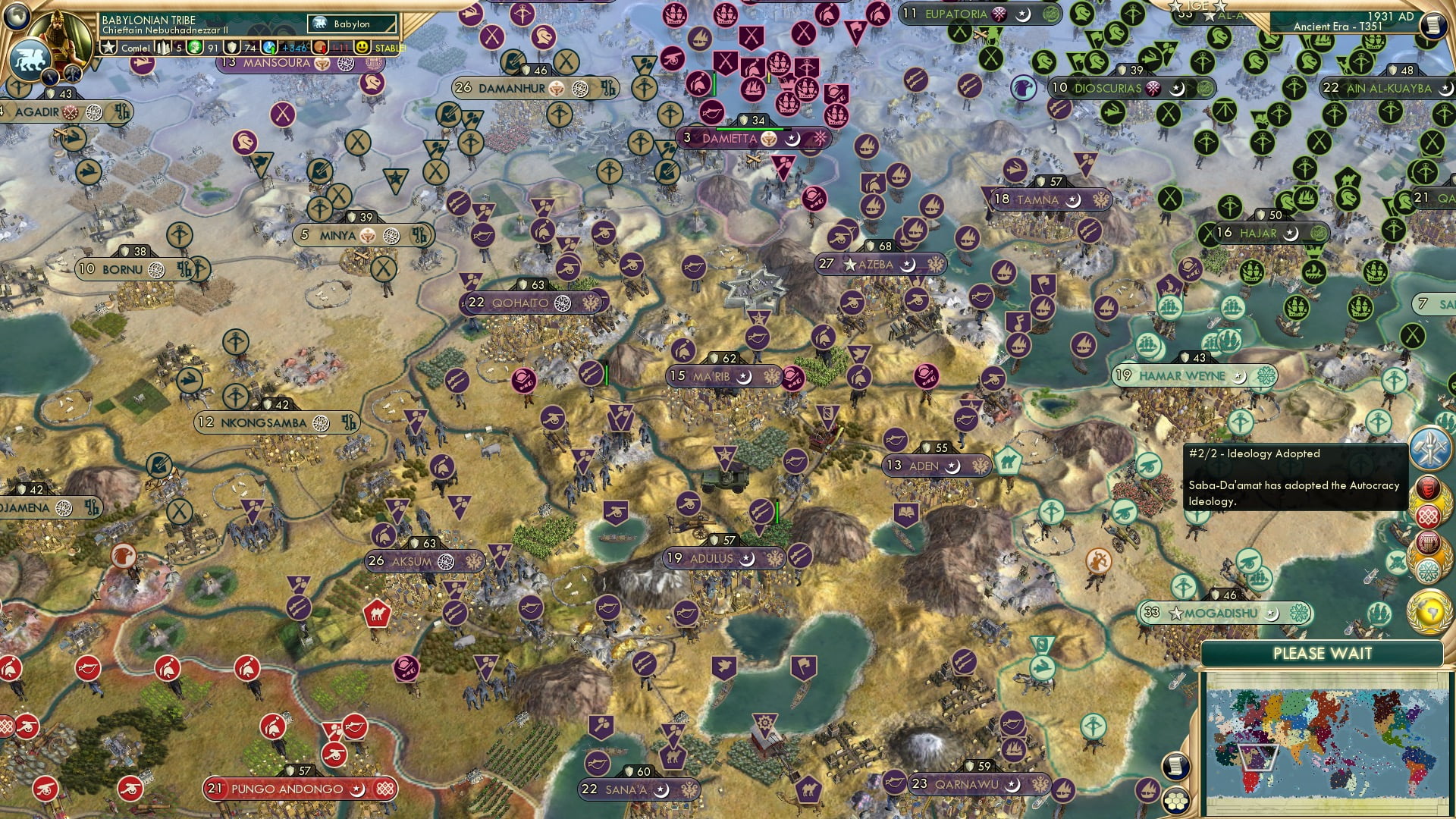Click the happiness smiley icon showing STABLE
Screen dimensions: 1456x819
[x=361, y=49]
